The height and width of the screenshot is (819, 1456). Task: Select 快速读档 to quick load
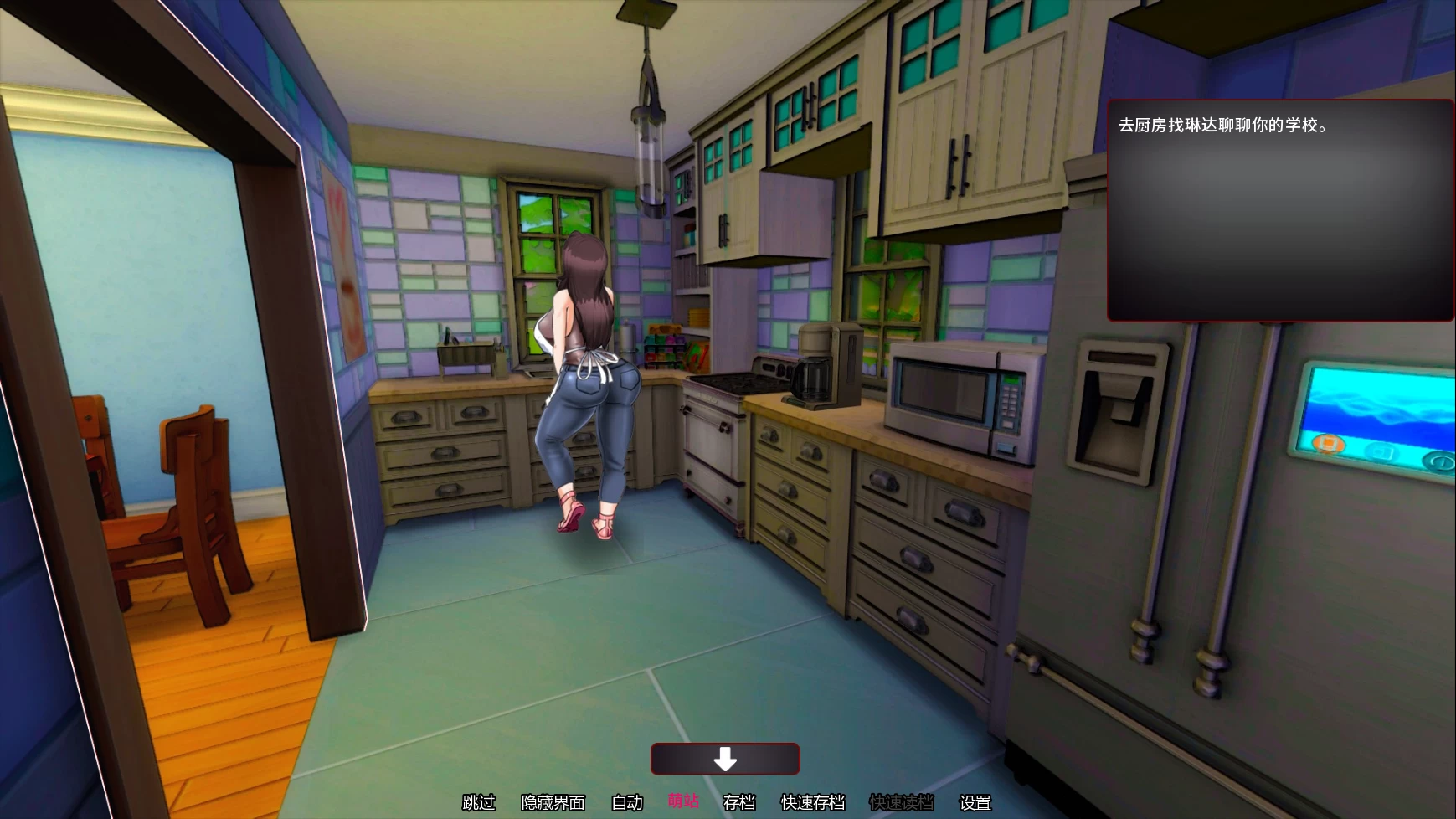901,802
